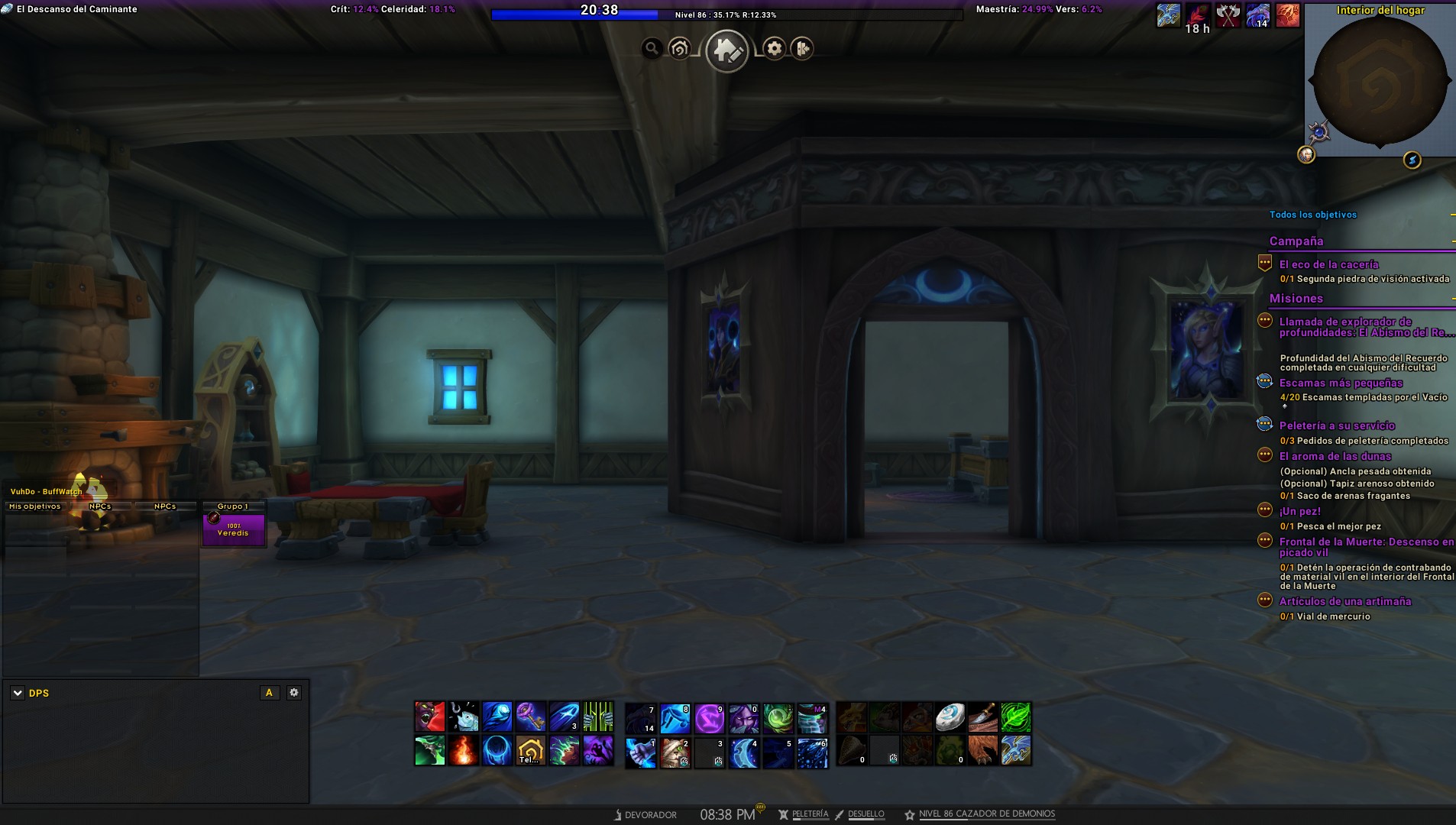Expand the DPS meter dropdown arrow
Viewport: 1456px width, 825px height.
(17, 693)
